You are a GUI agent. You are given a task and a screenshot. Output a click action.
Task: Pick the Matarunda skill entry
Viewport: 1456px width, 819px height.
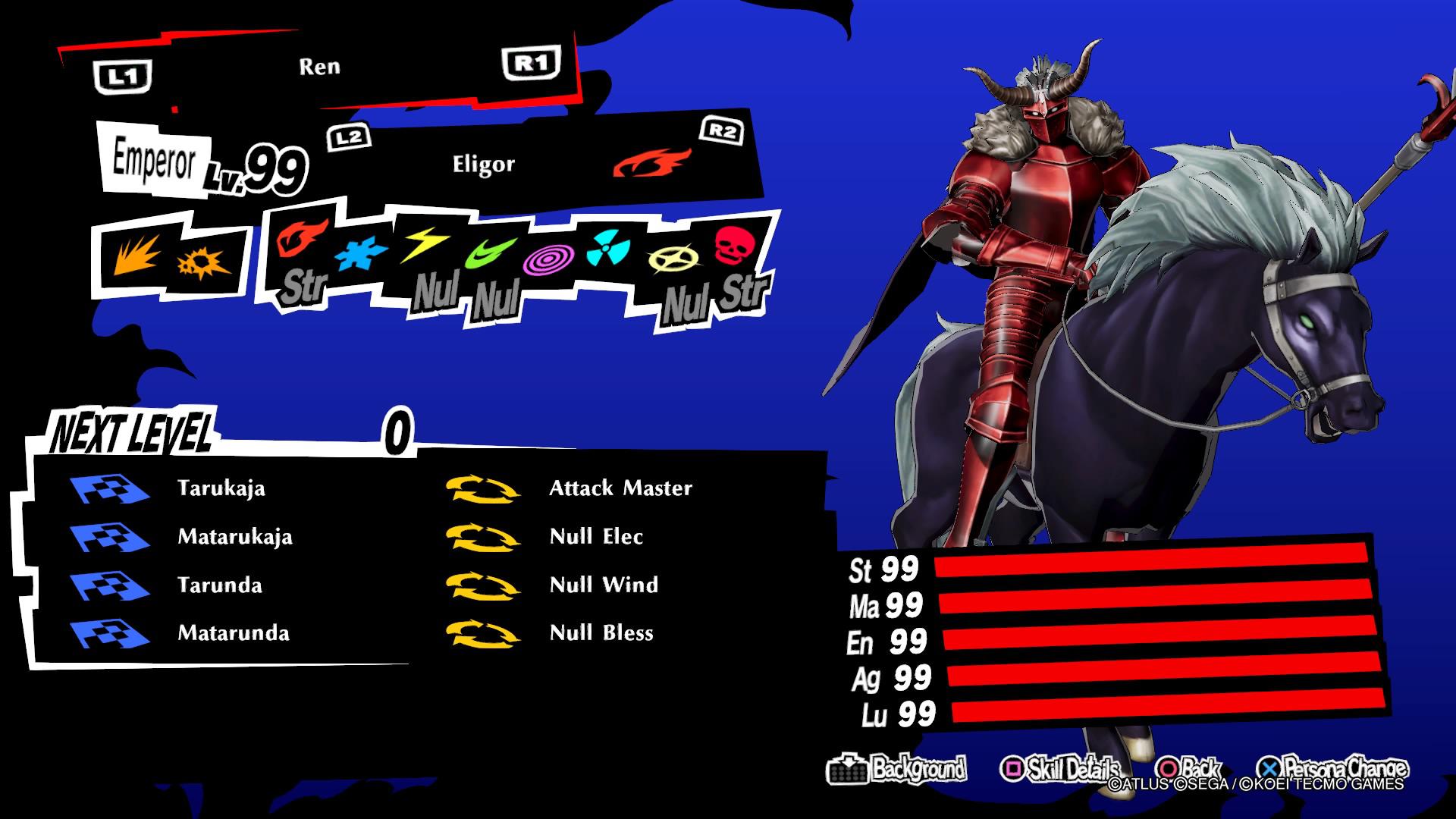(233, 633)
